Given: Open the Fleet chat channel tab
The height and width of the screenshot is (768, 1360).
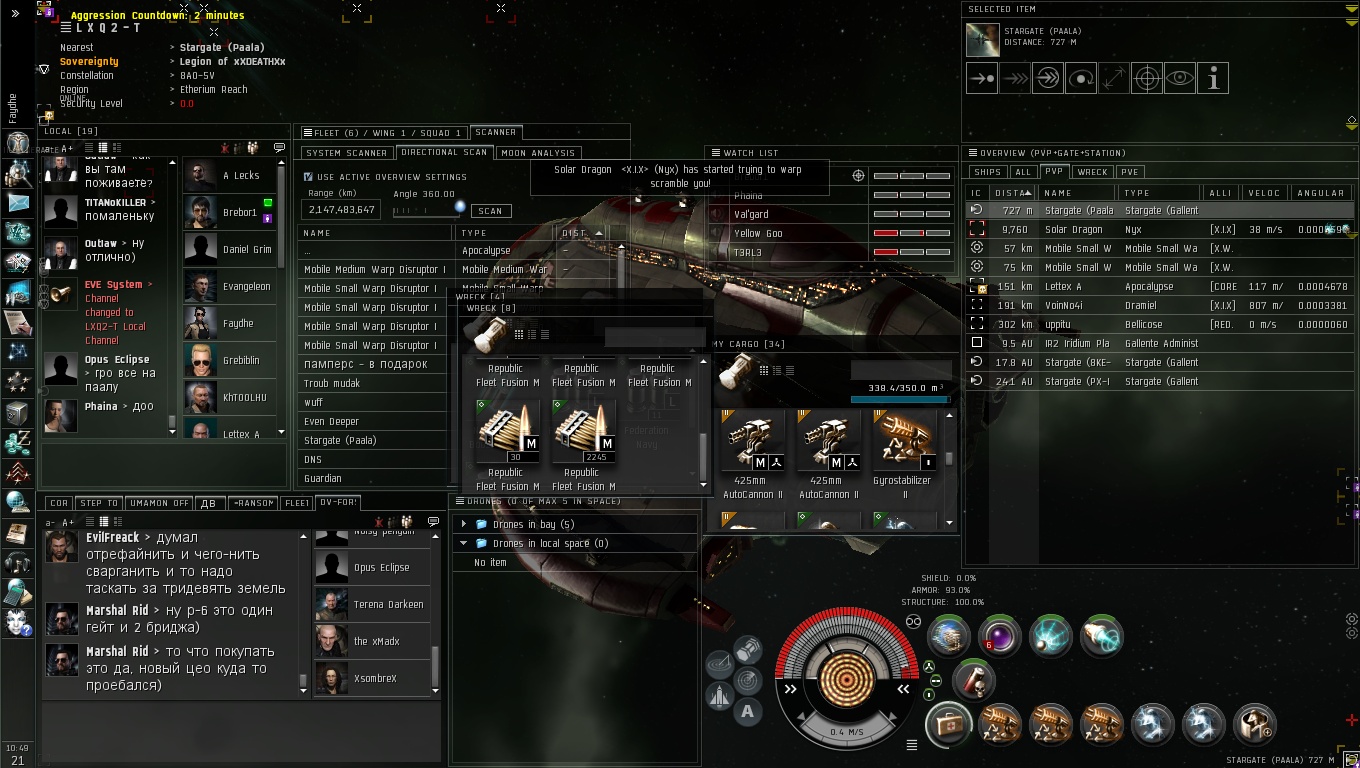Looking at the screenshot, I should click(297, 503).
